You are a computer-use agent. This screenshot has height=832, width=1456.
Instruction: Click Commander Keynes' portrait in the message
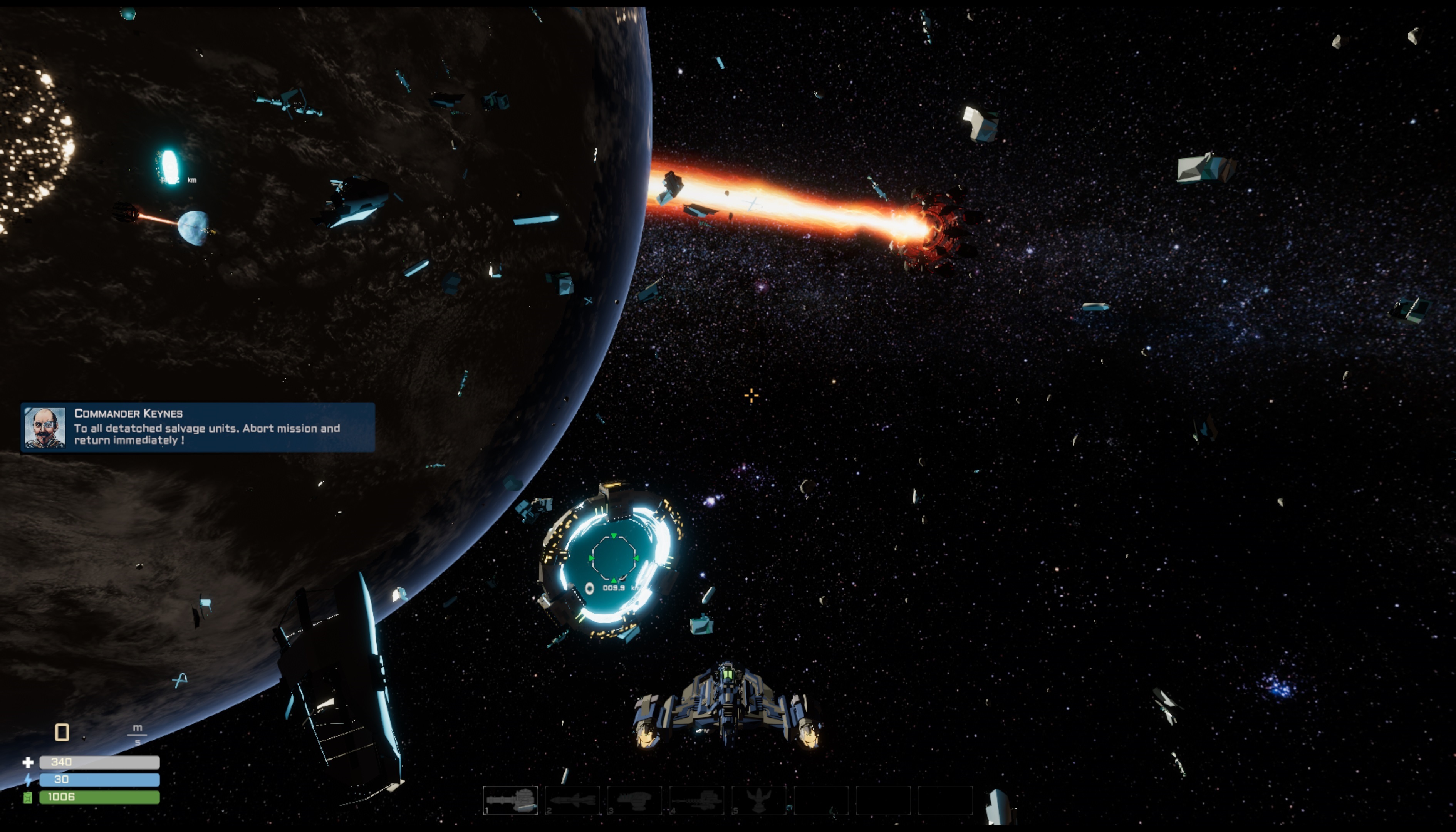[45, 428]
